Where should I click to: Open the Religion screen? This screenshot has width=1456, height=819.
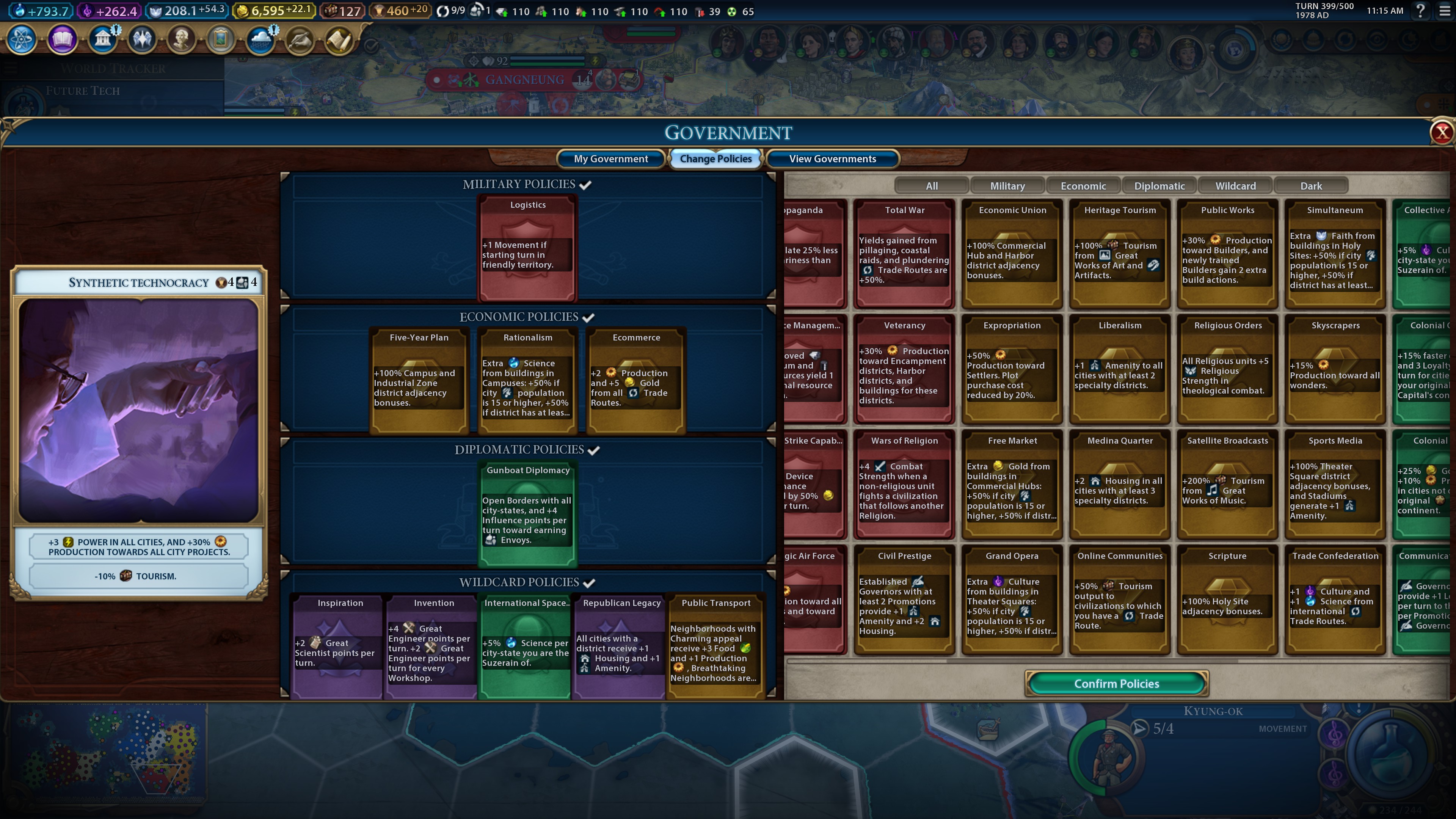[141, 39]
